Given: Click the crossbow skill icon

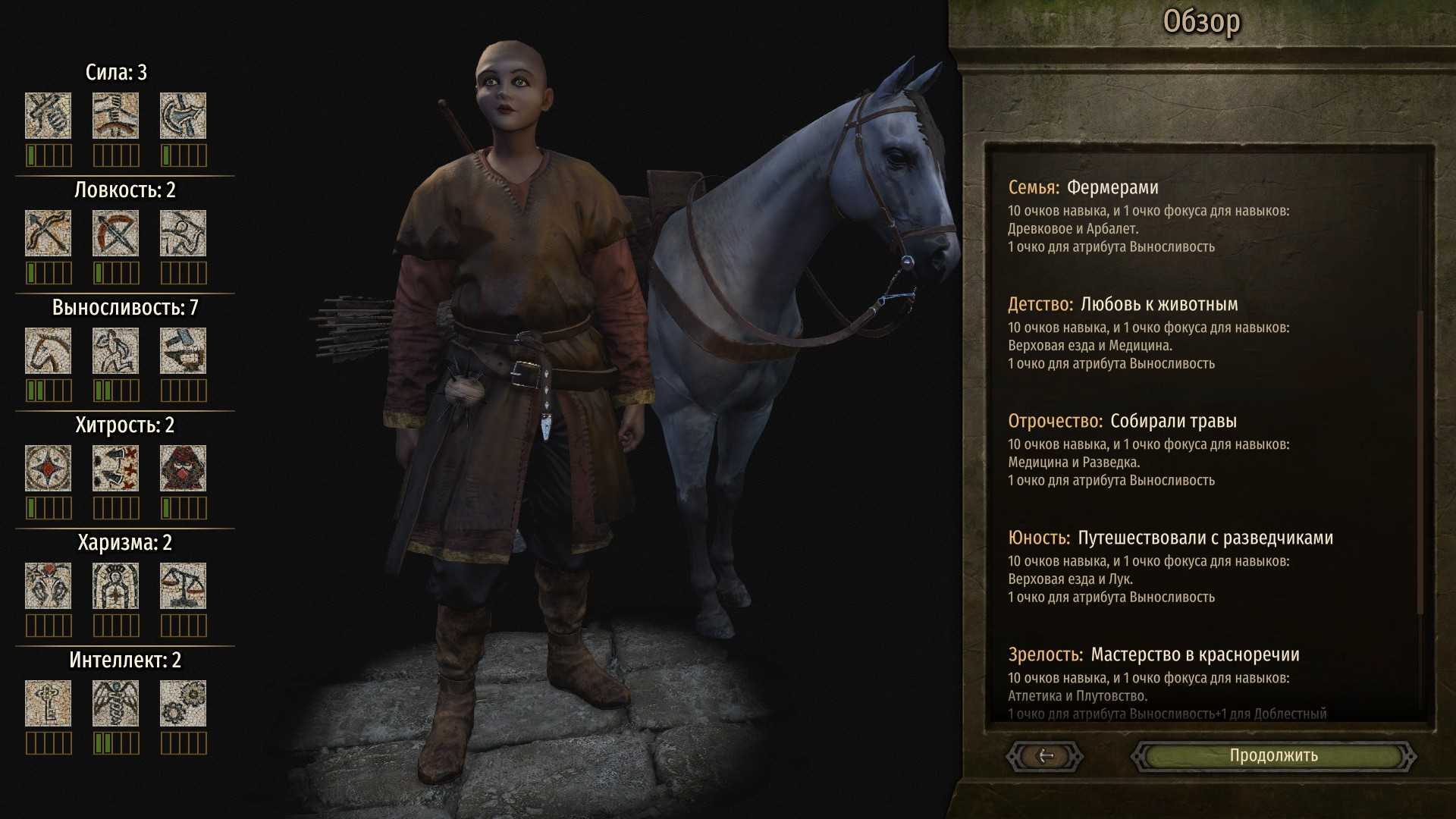Looking at the screenshot, I should click(x=115, y=234).
